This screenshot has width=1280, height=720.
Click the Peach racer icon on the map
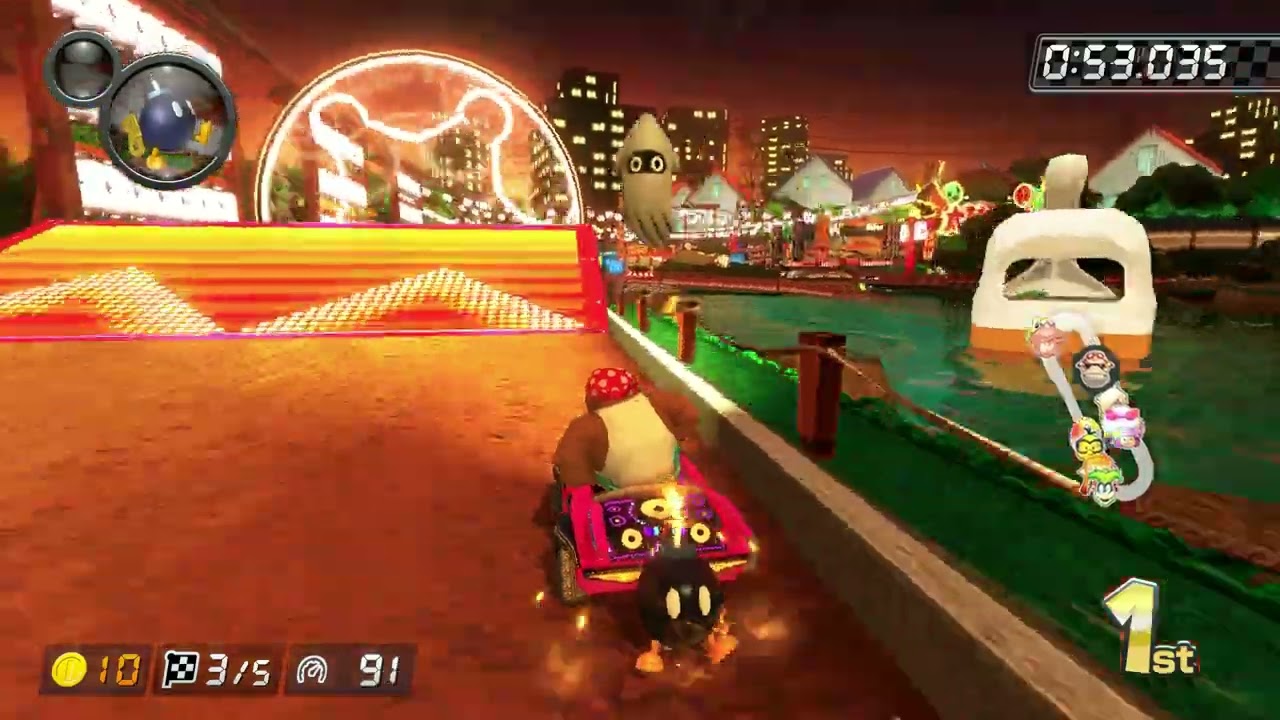coord(1123,418)
